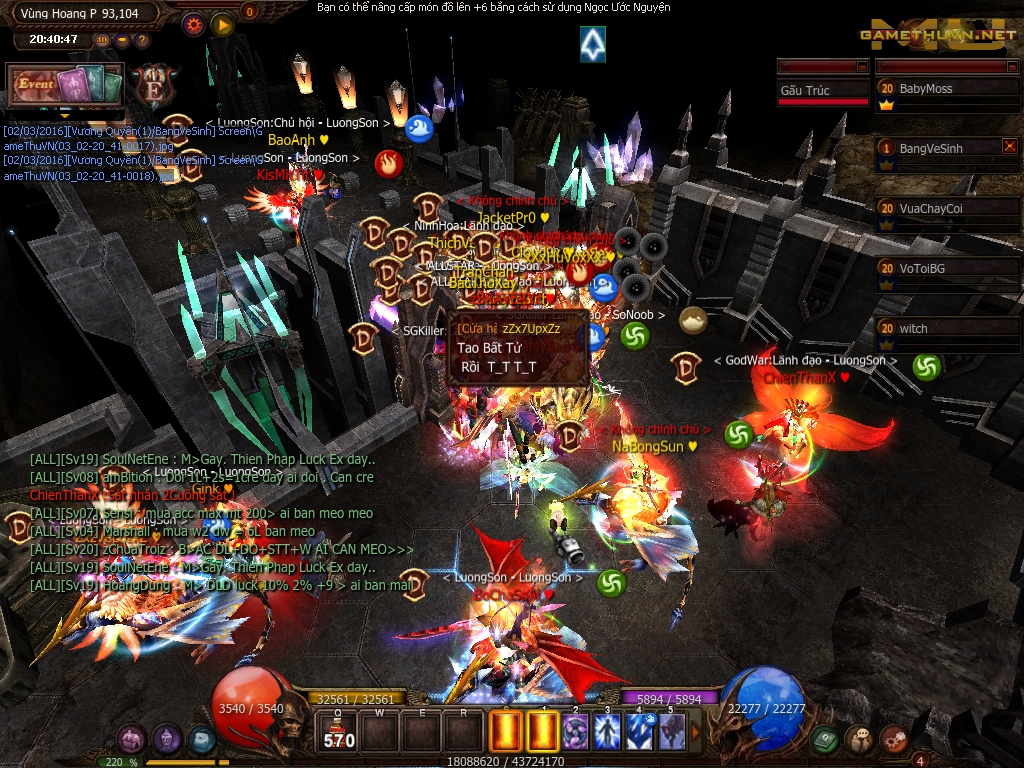
Task: Open settings with the orange gear icon
Action: [x=194, y=24]
